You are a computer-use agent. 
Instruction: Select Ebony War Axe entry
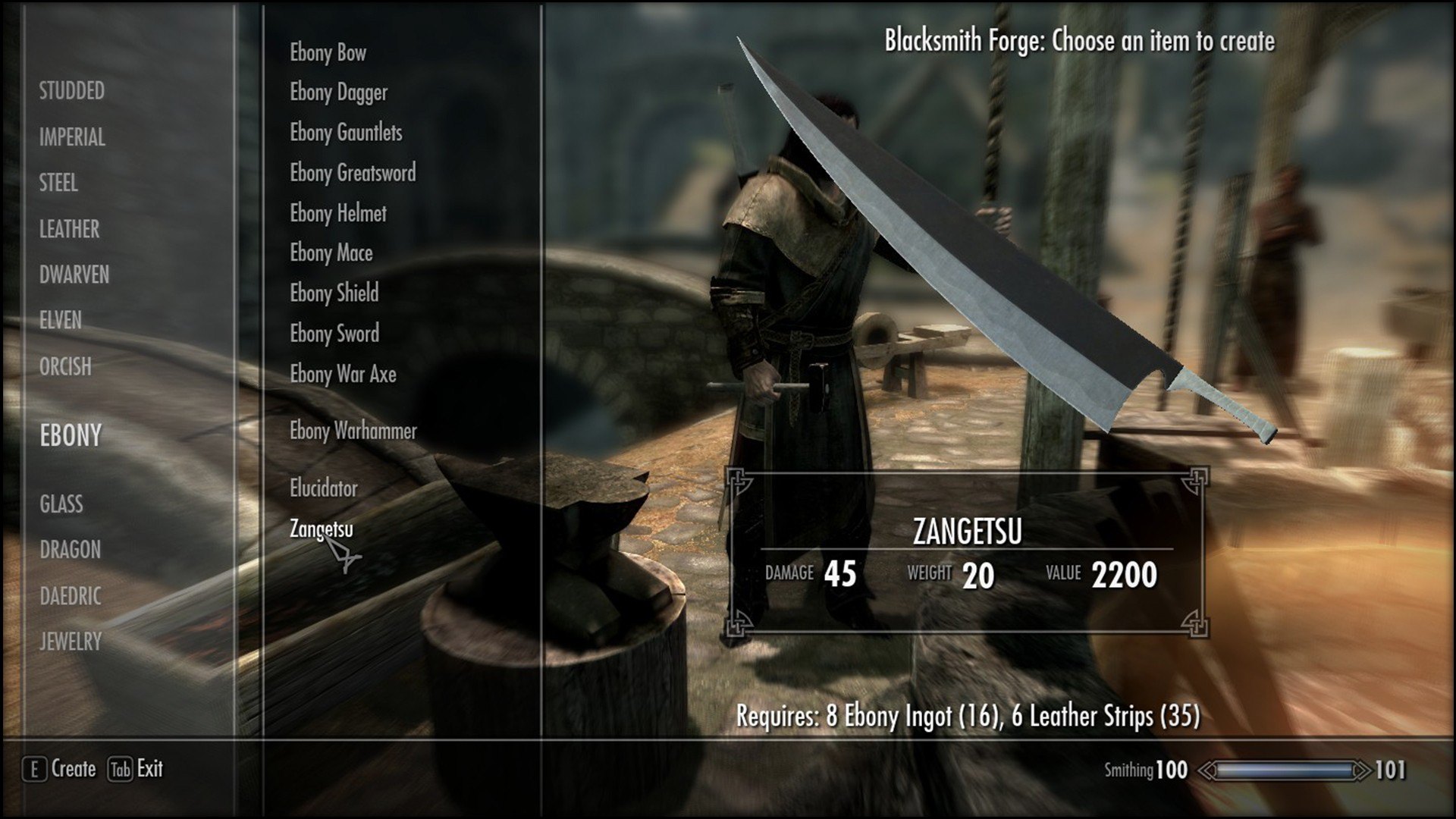(343, 374)
